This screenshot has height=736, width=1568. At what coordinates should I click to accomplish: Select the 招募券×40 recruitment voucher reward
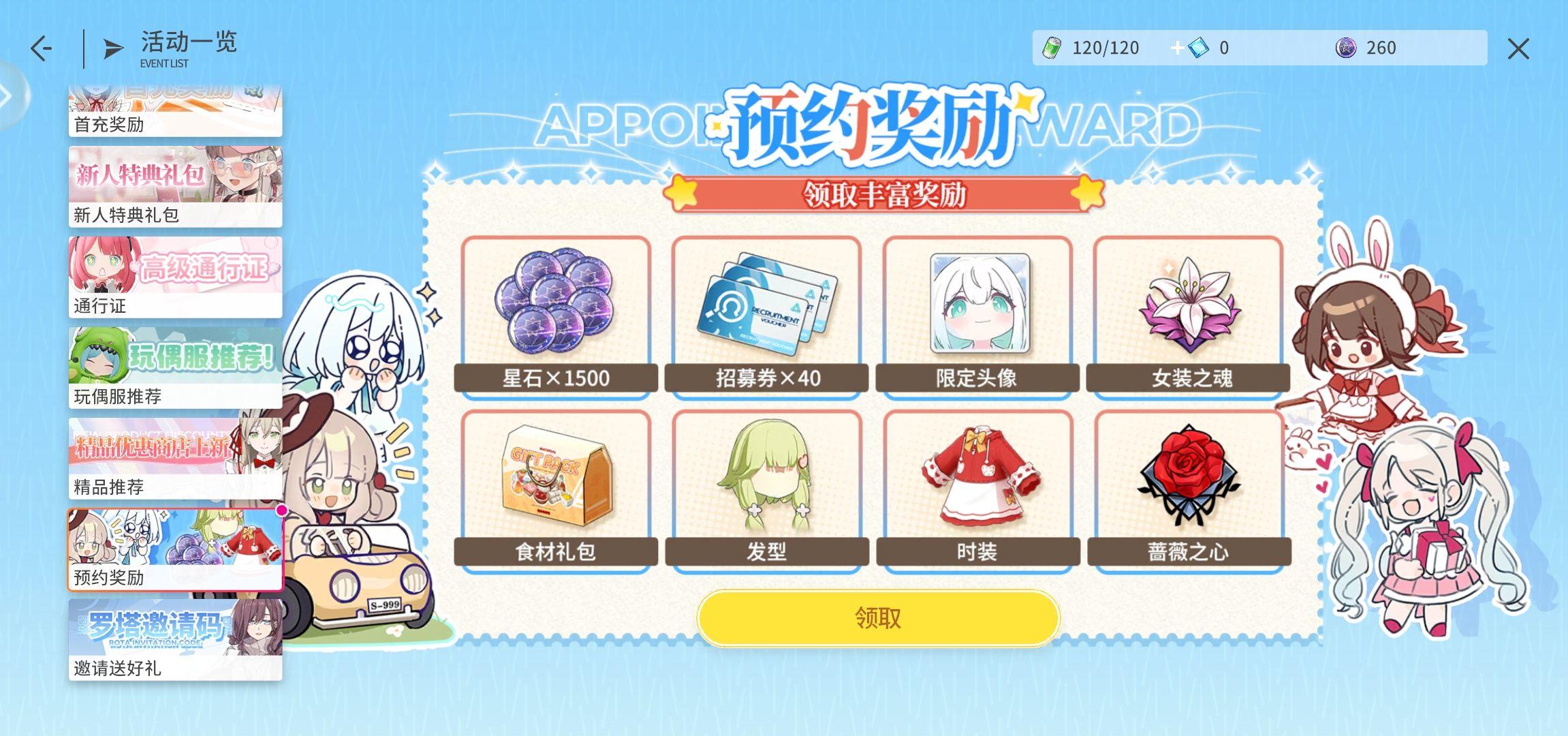point(766,313)
